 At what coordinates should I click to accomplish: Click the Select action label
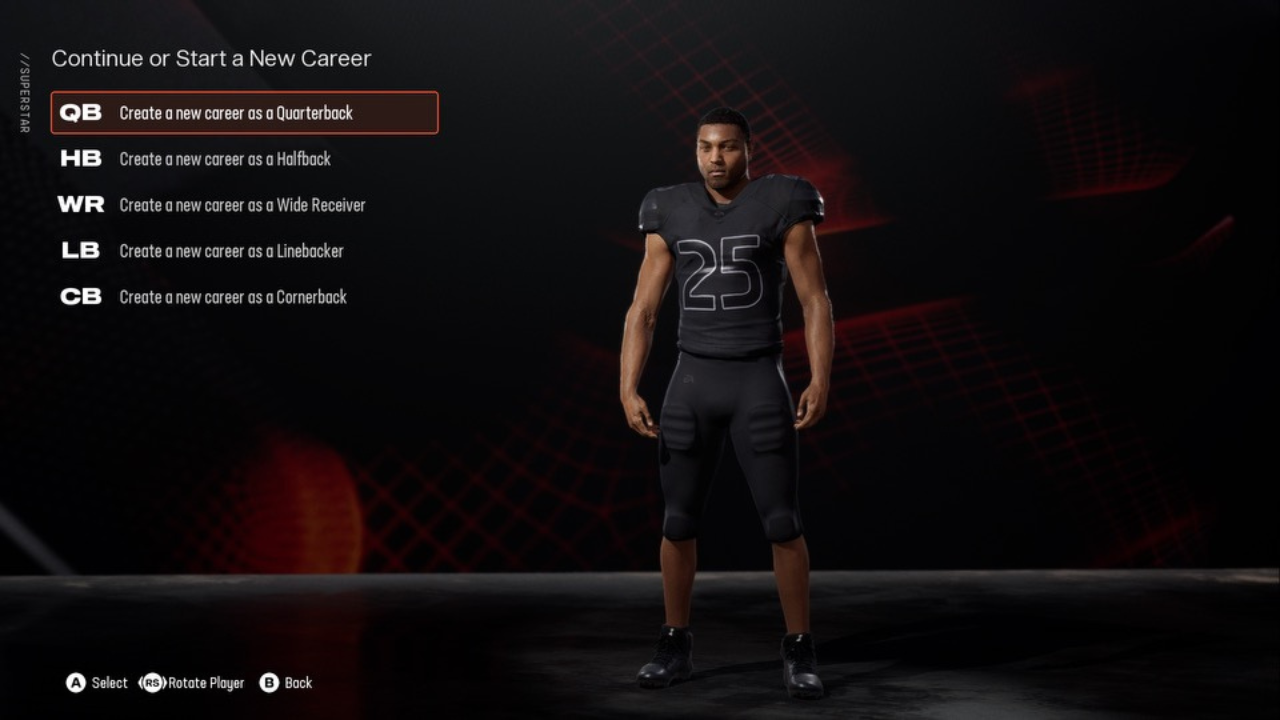pos(109,683)
